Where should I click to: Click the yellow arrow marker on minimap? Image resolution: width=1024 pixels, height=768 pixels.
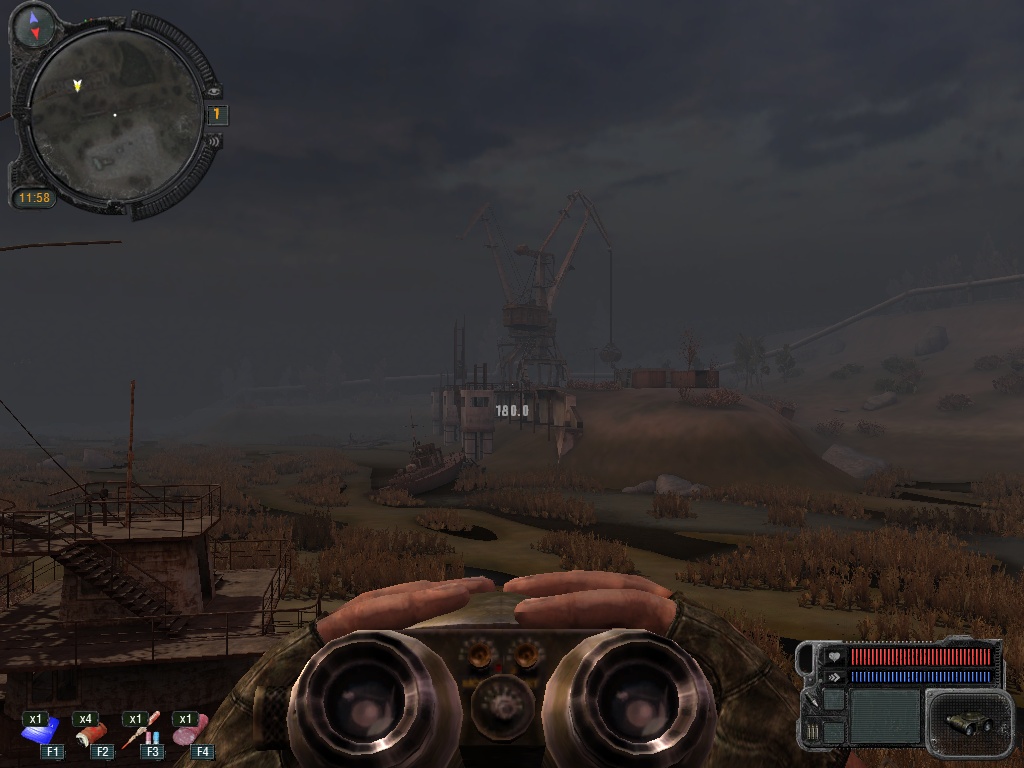[x=77, y=86]
